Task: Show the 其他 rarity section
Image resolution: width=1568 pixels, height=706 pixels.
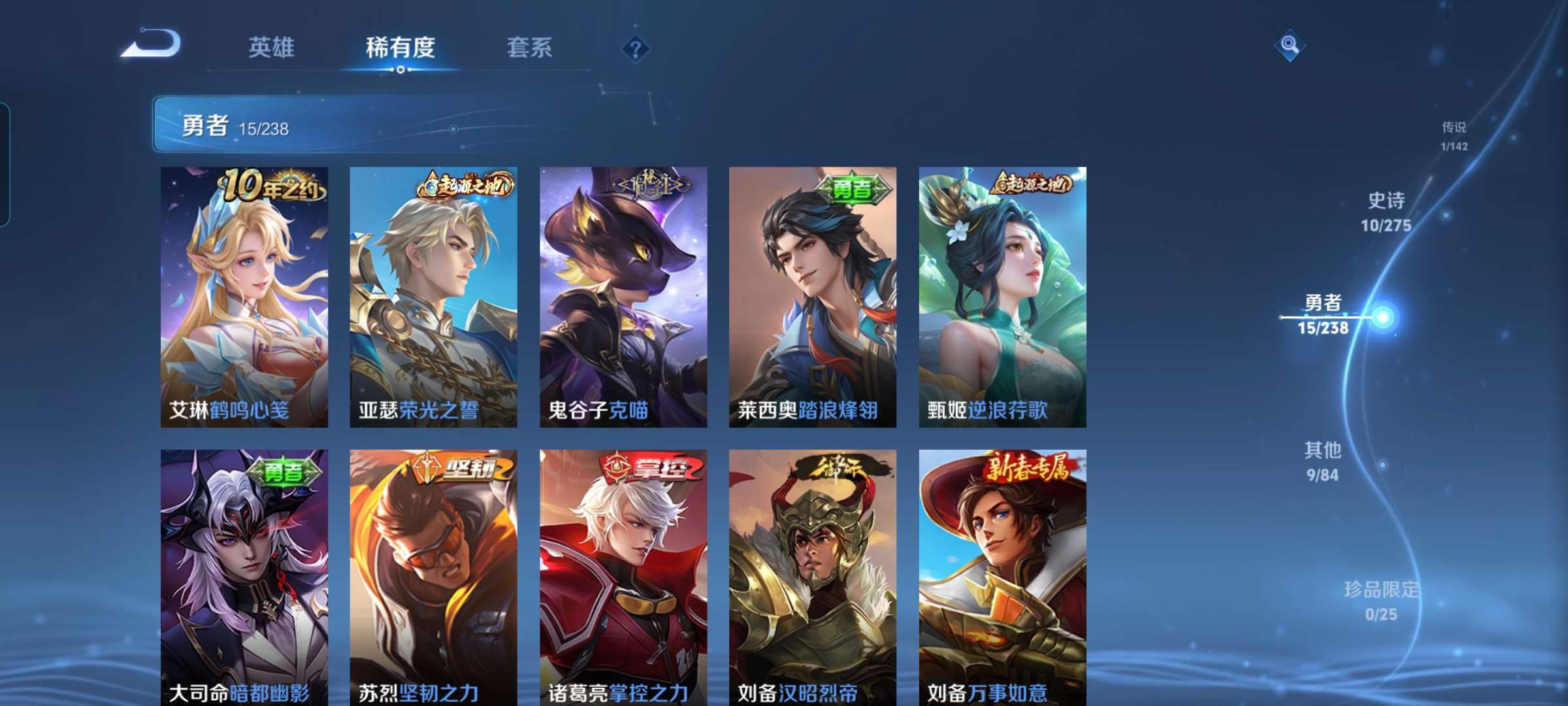Action: click(x=1323, y=462)
